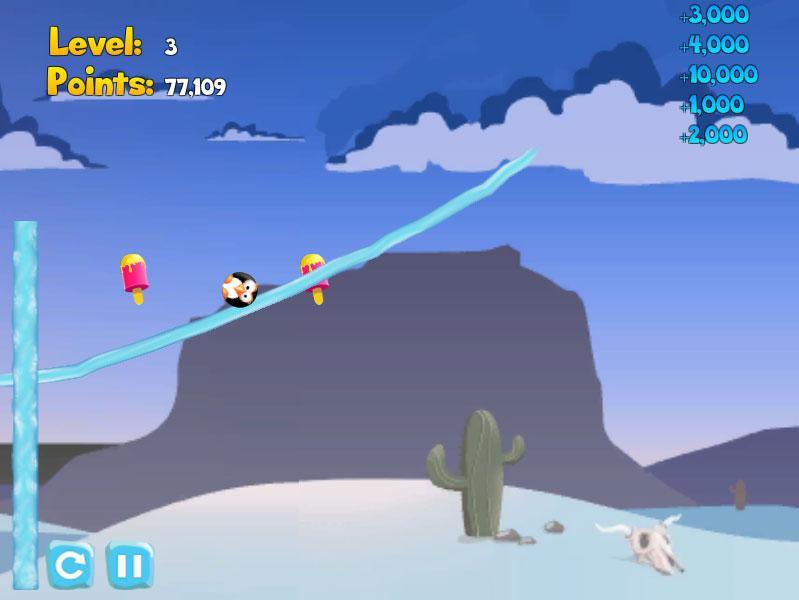Viewport: 799px width, 600px height.
Task: Pause the game
Action: (x=129, y=566)
